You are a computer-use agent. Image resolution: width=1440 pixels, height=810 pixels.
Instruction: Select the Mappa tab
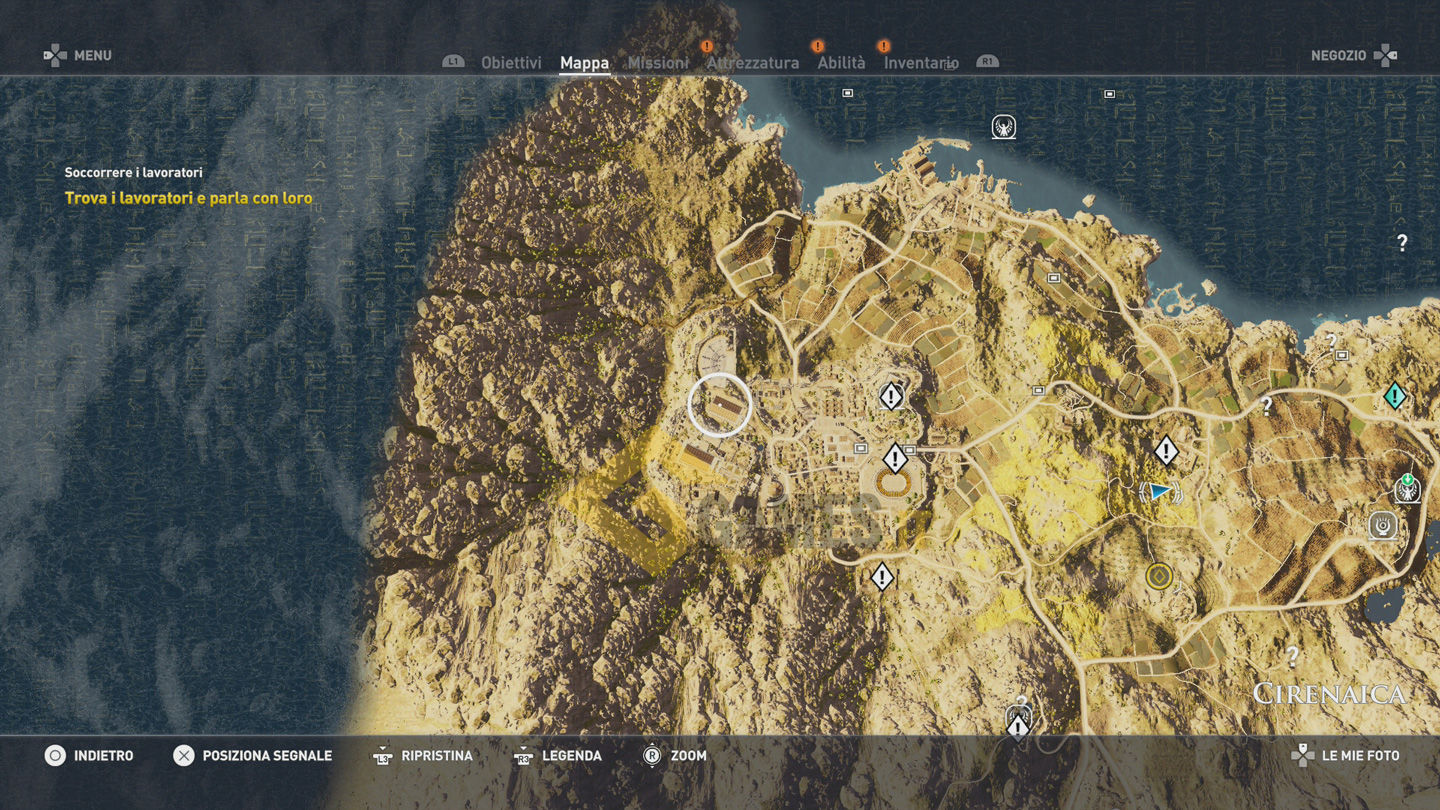584,63
